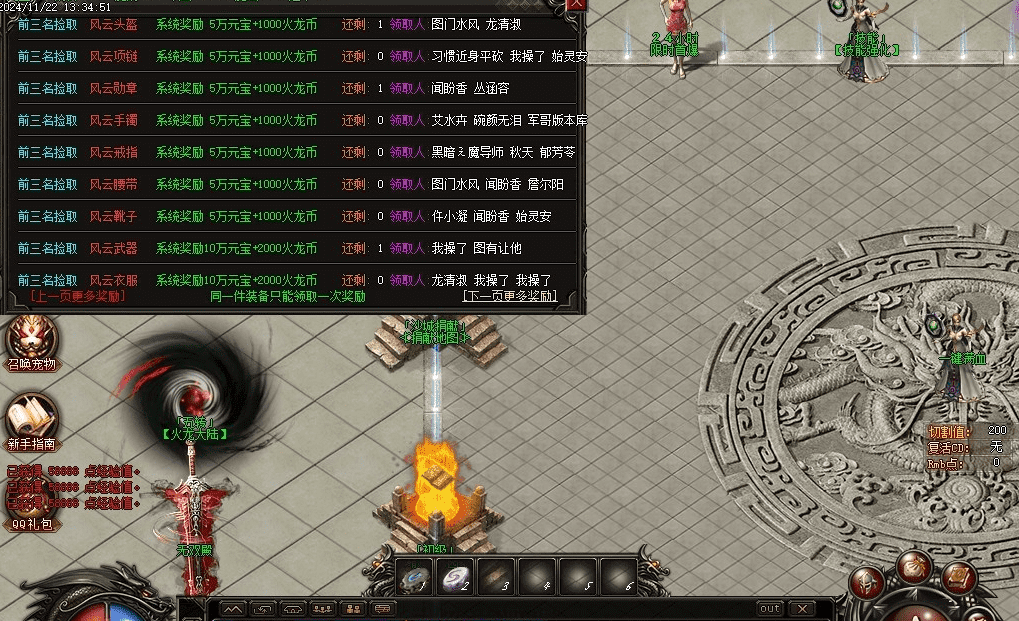Image resolution: width=1019 pixels, height=621 pixels.
Task: Close the reward list panel
Action: [577, 4]
